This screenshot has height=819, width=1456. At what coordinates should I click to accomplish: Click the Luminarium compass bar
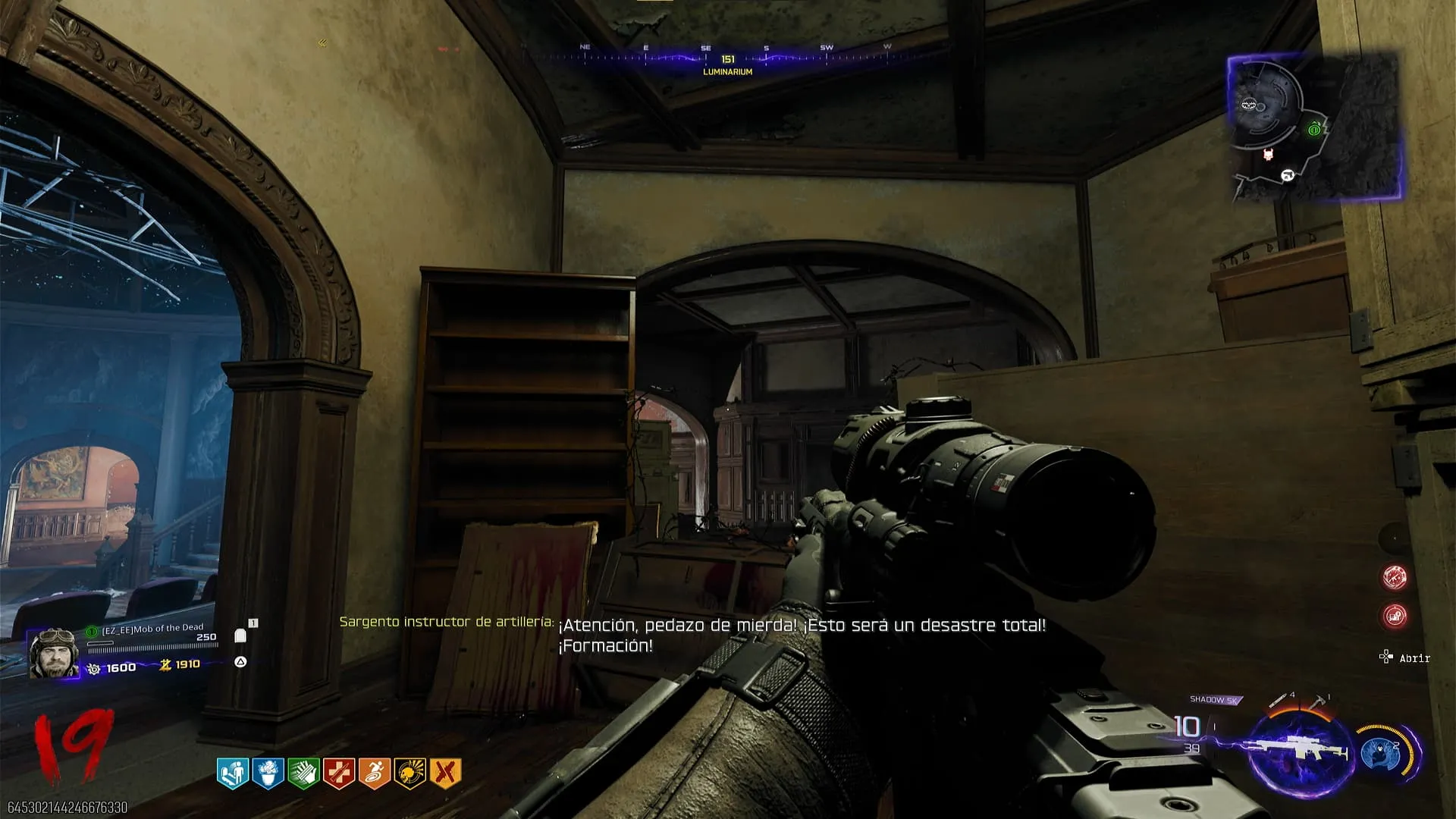point(727,59)
